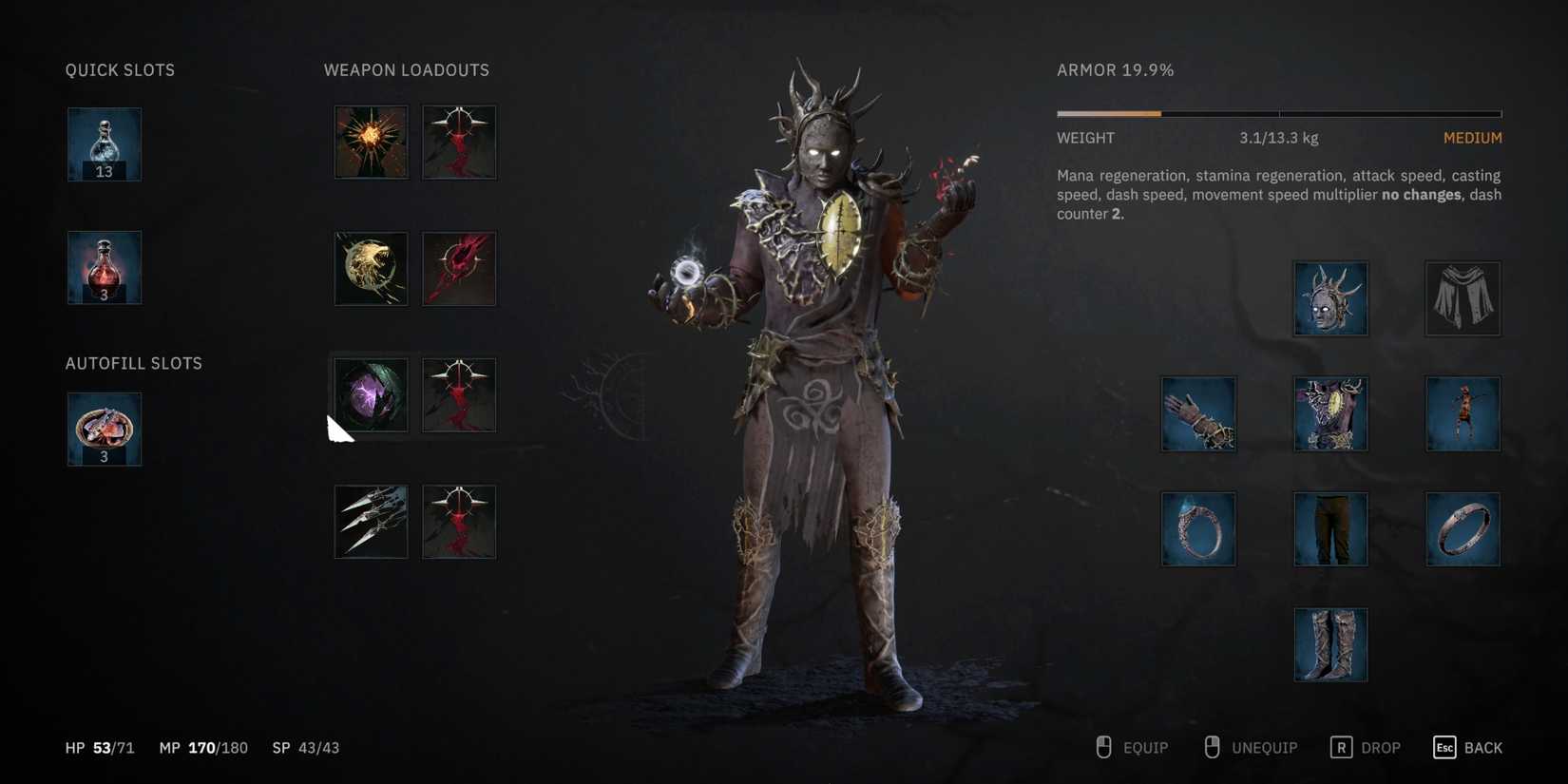Select the red health potion quick slot
Image resolution: width=1568 pixels, height=784 pixels.
point(104,268)
